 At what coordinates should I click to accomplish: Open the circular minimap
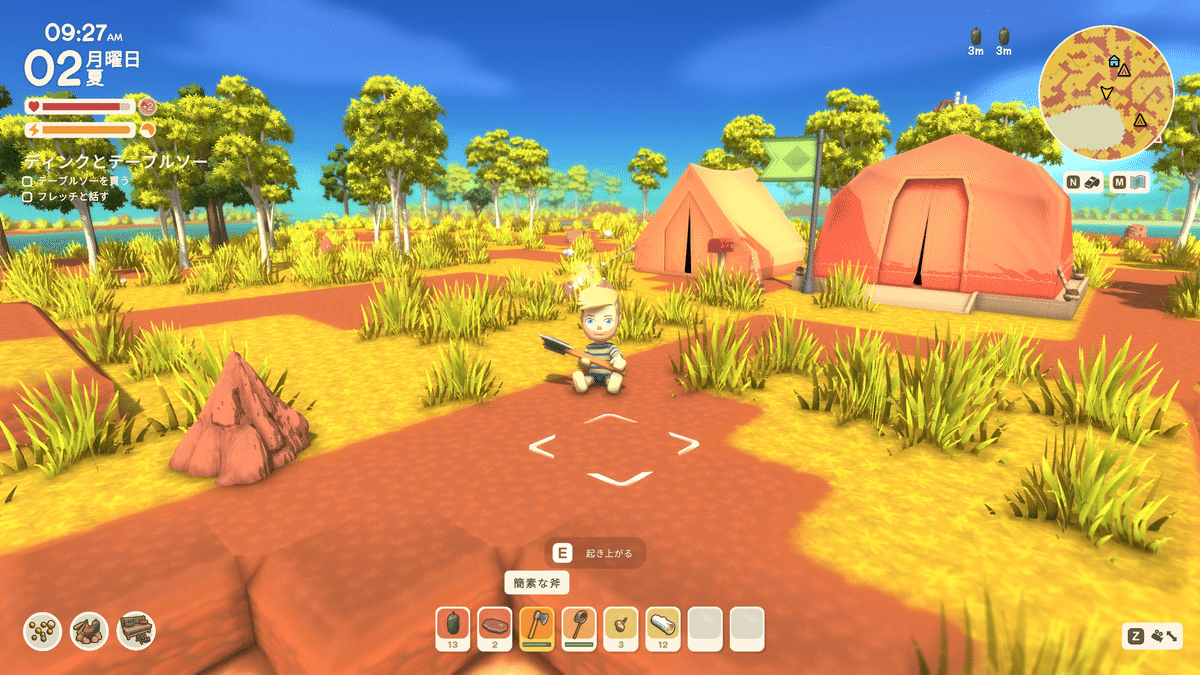(1106, 92)
